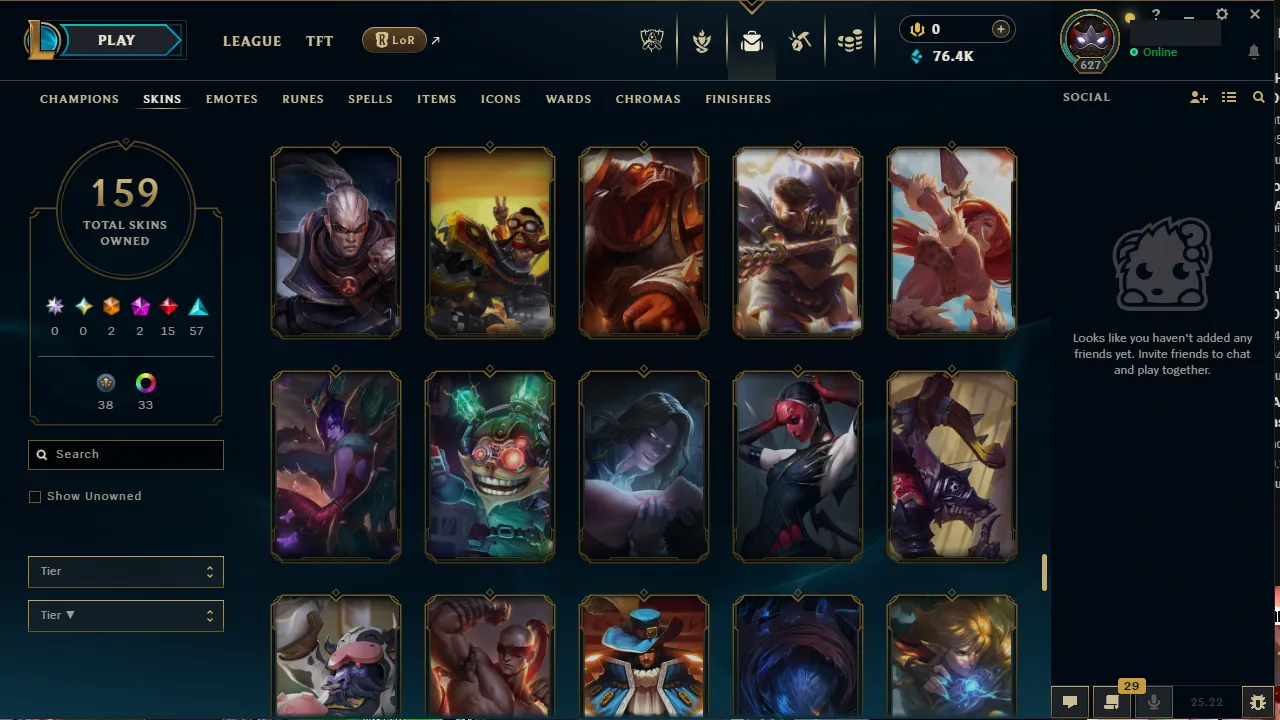Open the Esports section icon
The width and height of the screenshot is (1280, 720).
652,41
